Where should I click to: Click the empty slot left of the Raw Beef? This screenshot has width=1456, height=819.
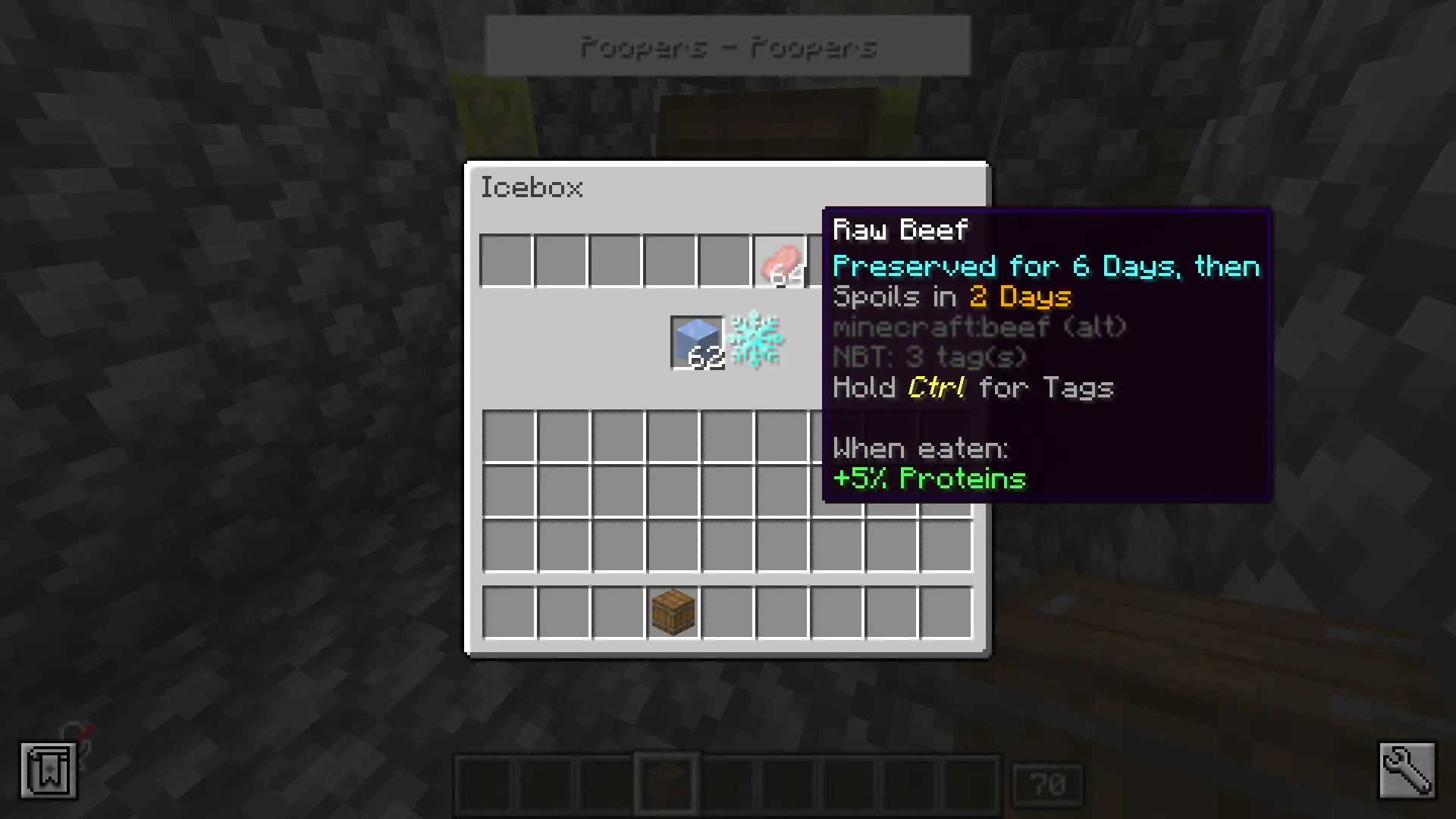[x=725, y=261]
